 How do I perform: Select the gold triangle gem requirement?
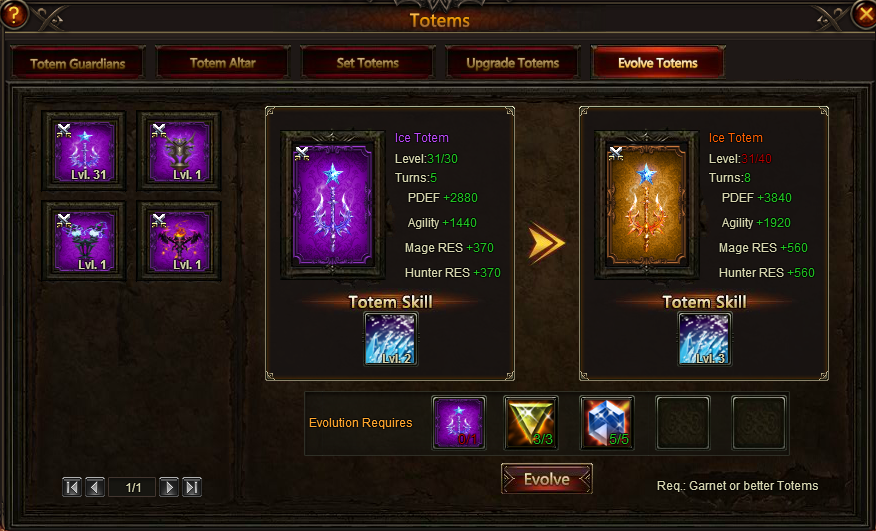(531, 423)
